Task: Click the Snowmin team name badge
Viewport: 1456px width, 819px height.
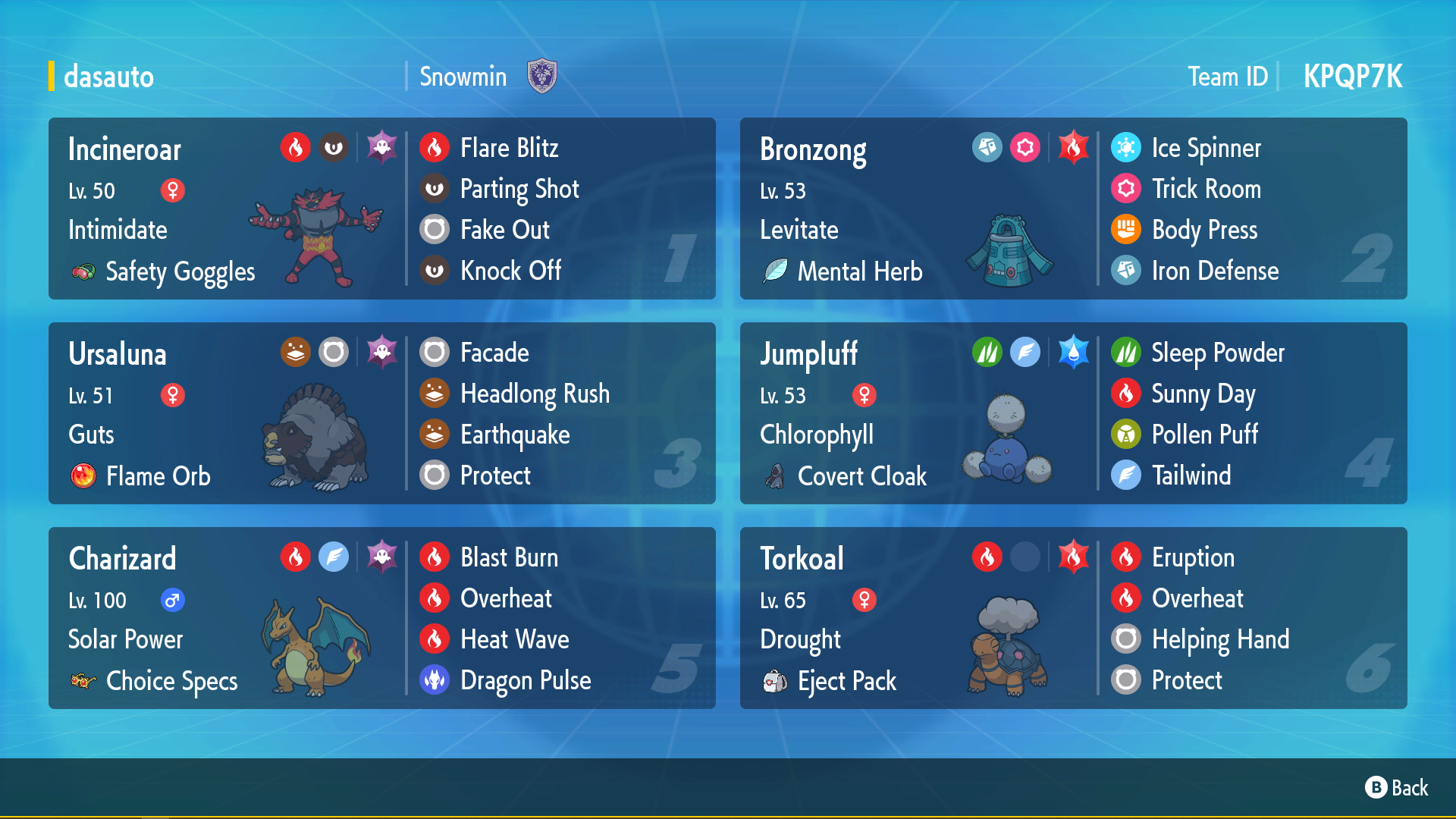Action: (541, 77)
